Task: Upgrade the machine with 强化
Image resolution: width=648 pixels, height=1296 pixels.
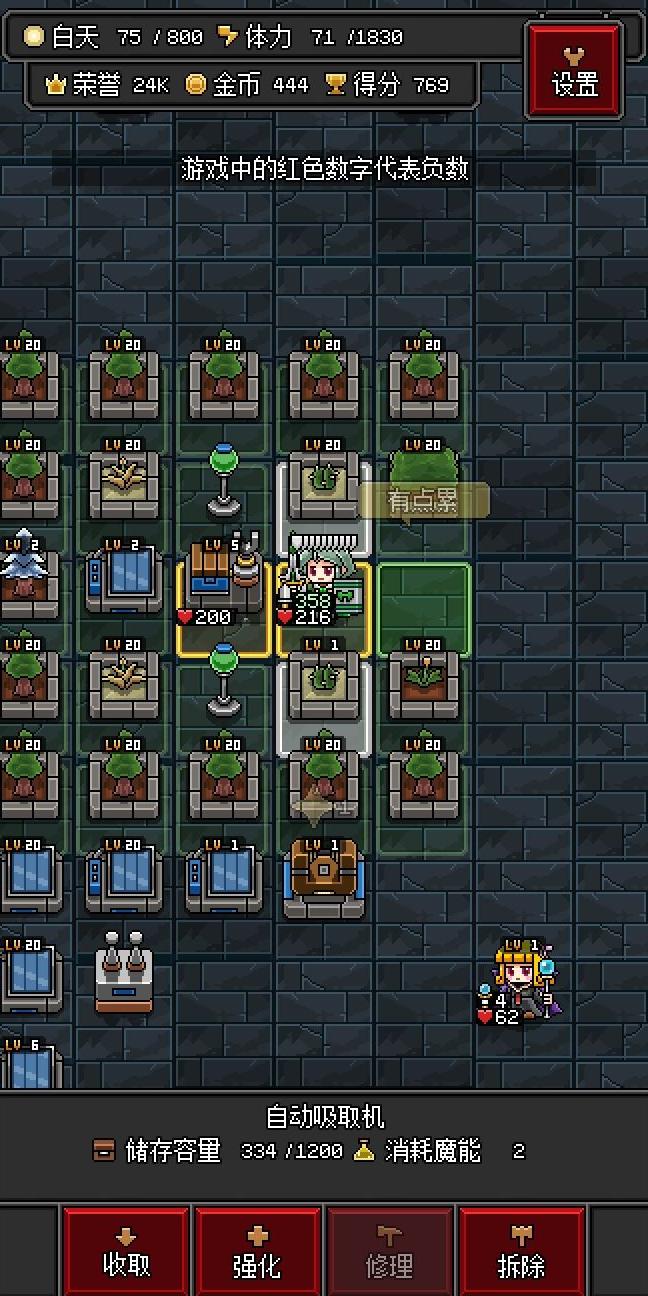Action: (257, 1253)
